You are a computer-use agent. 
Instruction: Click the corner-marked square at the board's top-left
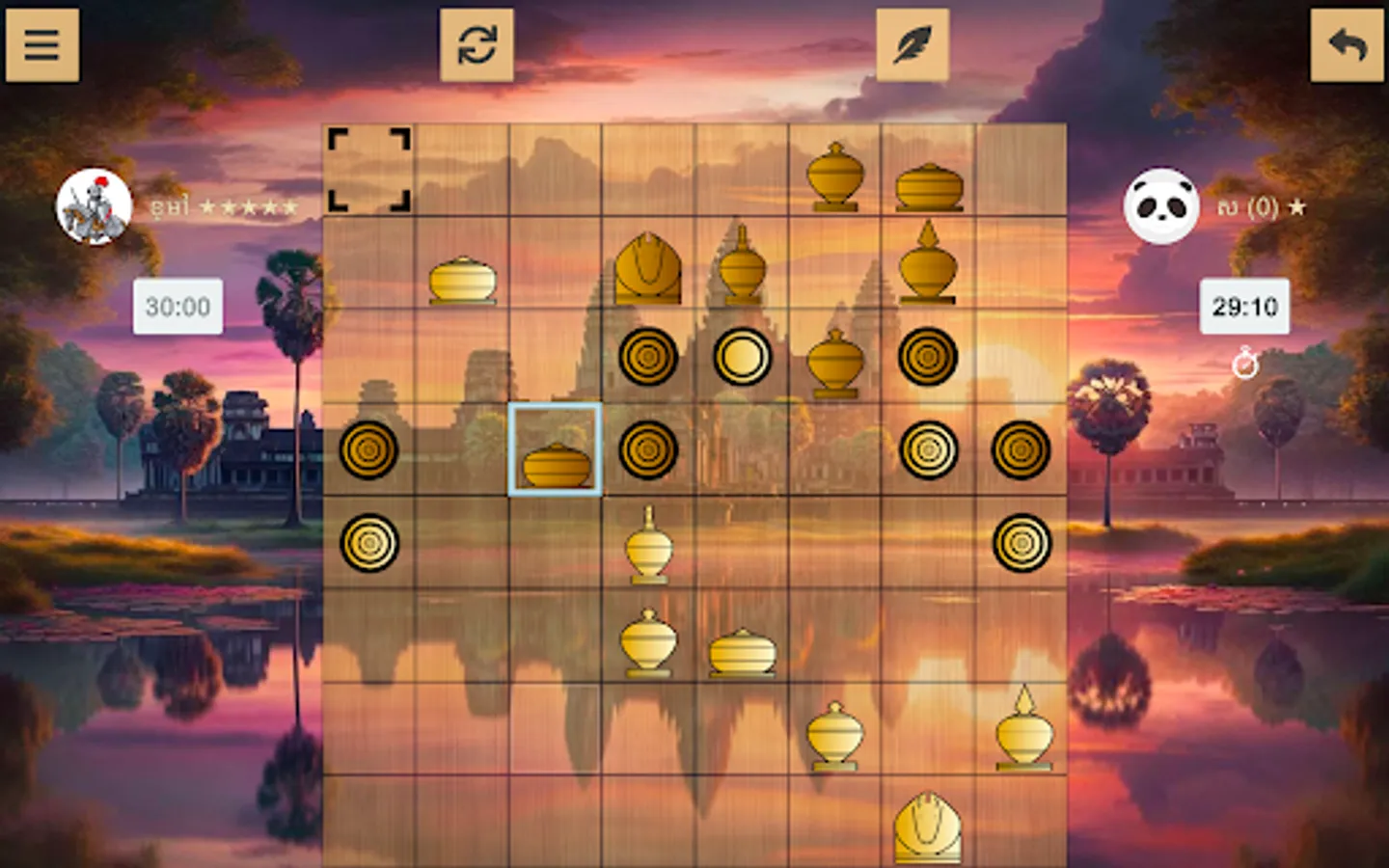click(369, 169)
